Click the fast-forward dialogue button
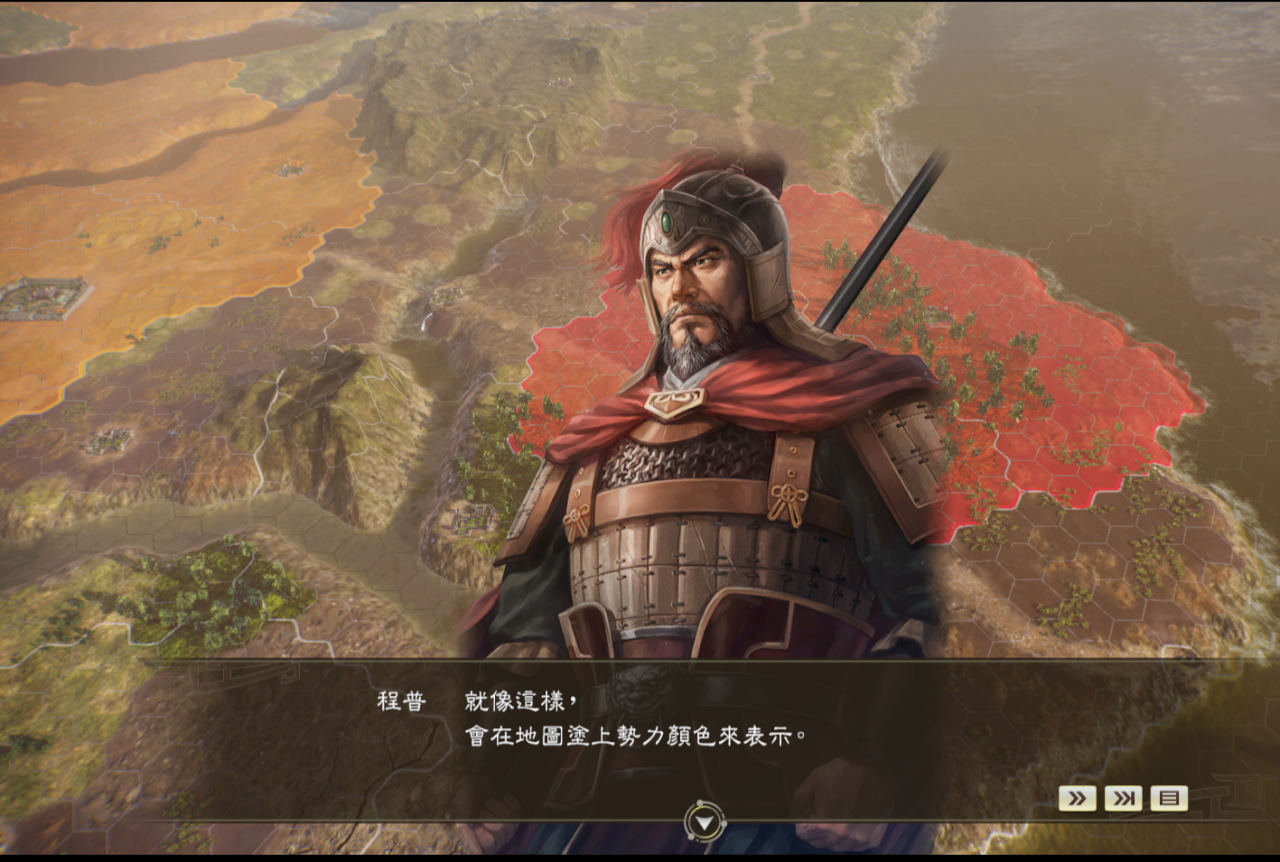The width and height of the screenshot is (1280, 862). [x=1077, y=798]
